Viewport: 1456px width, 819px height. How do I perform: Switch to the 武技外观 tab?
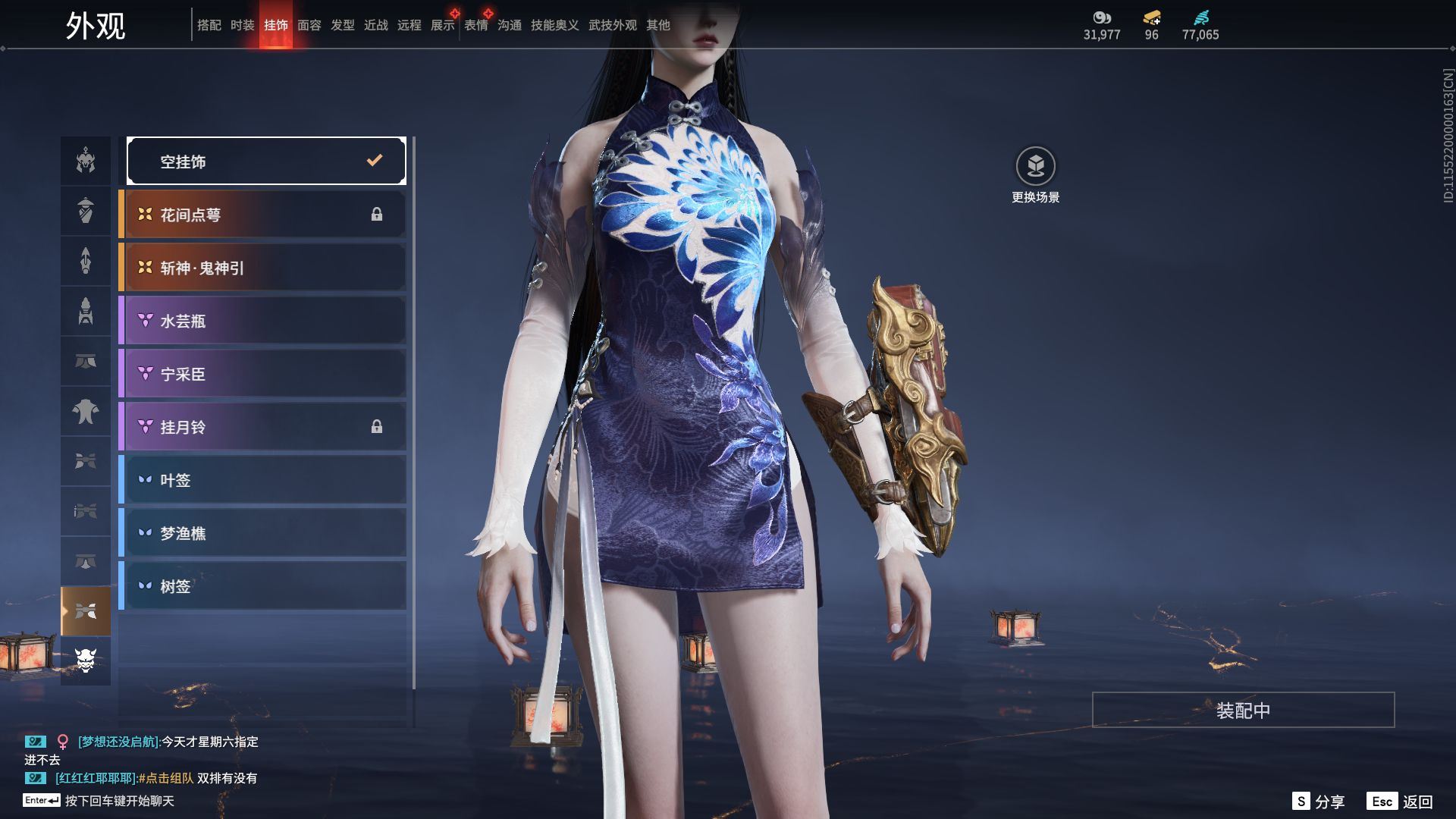[612, 26]
